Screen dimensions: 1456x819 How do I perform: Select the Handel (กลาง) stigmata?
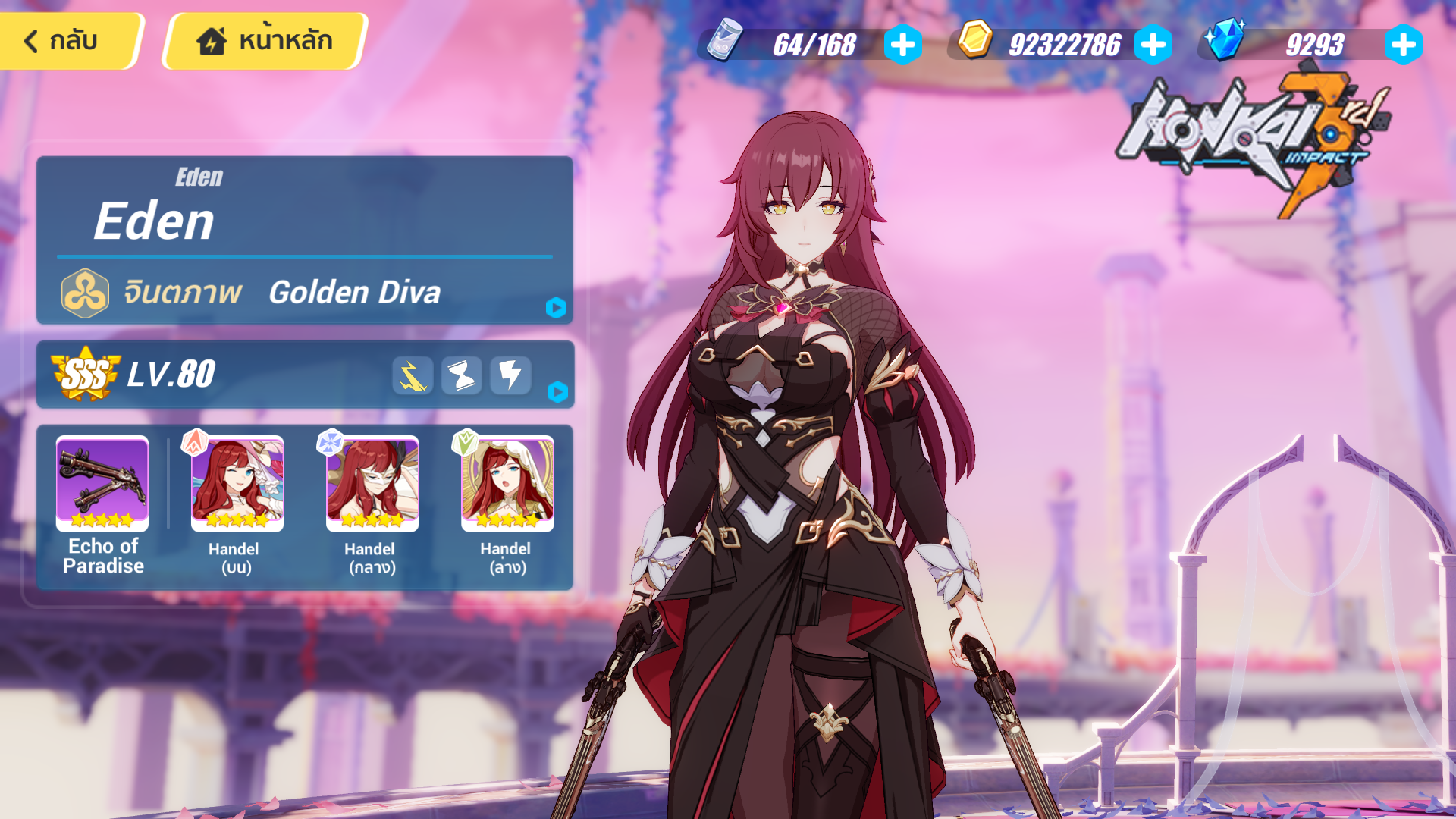pos(372,483)
